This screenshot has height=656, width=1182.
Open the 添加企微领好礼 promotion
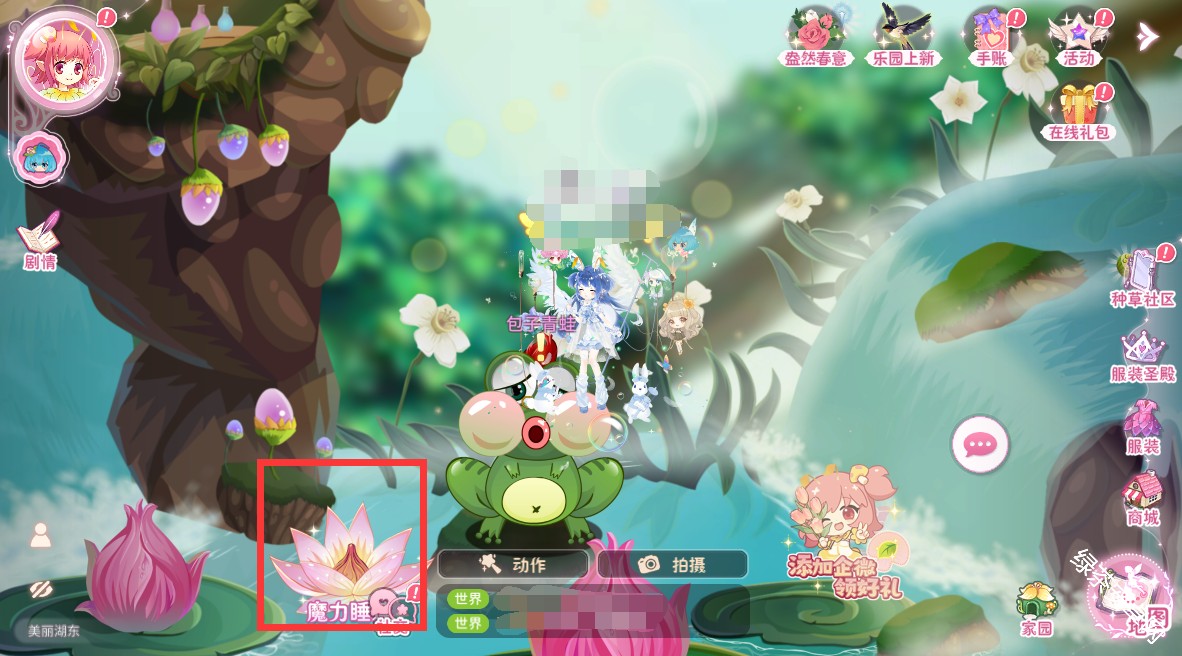[x=845, y=535]
